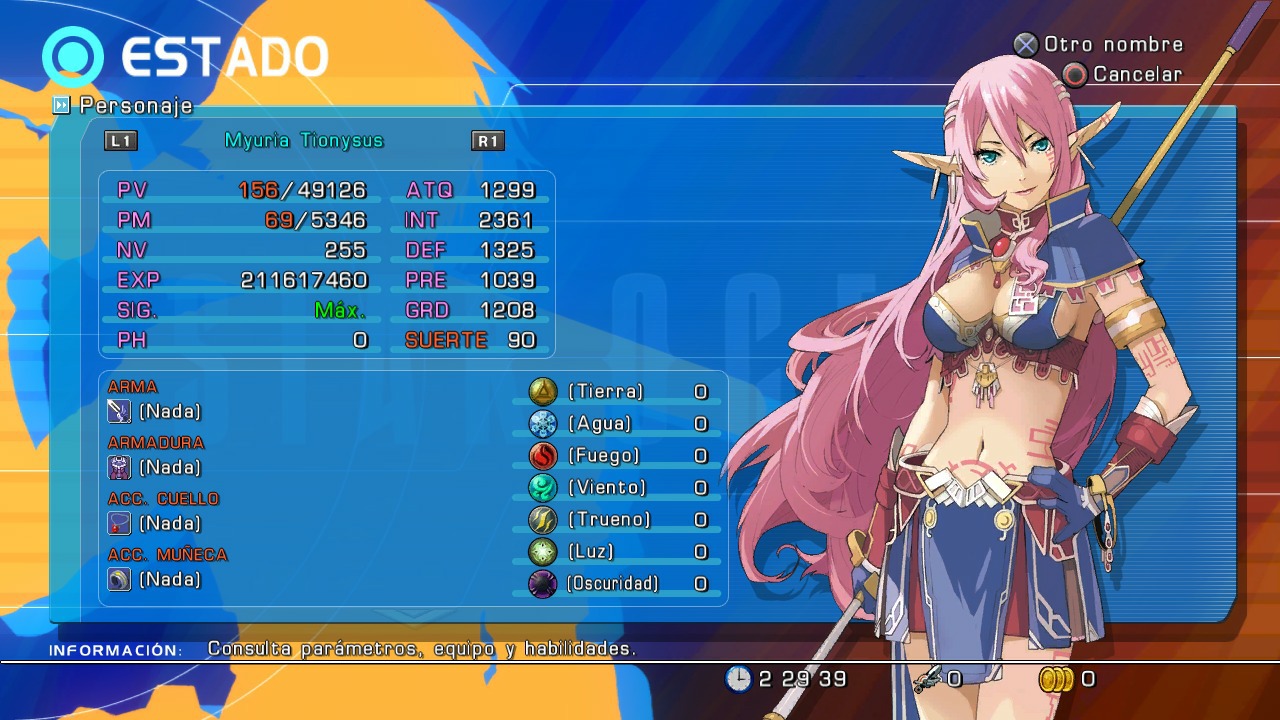Screen dimensions: 1280x720
Task: Click the Luz light element icon
Action: click(541, 551)
